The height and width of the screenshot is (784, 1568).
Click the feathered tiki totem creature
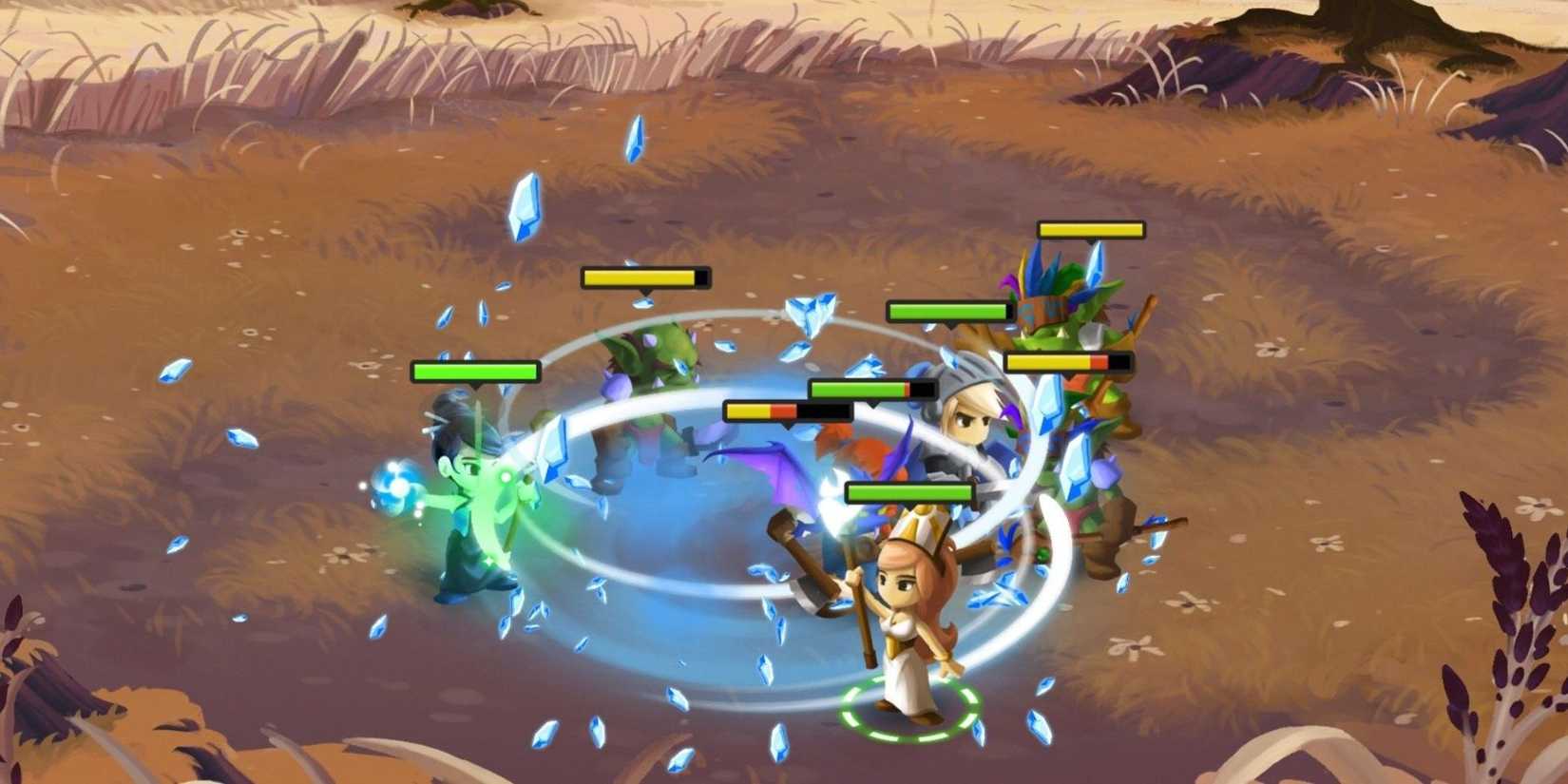point(1064,314)
